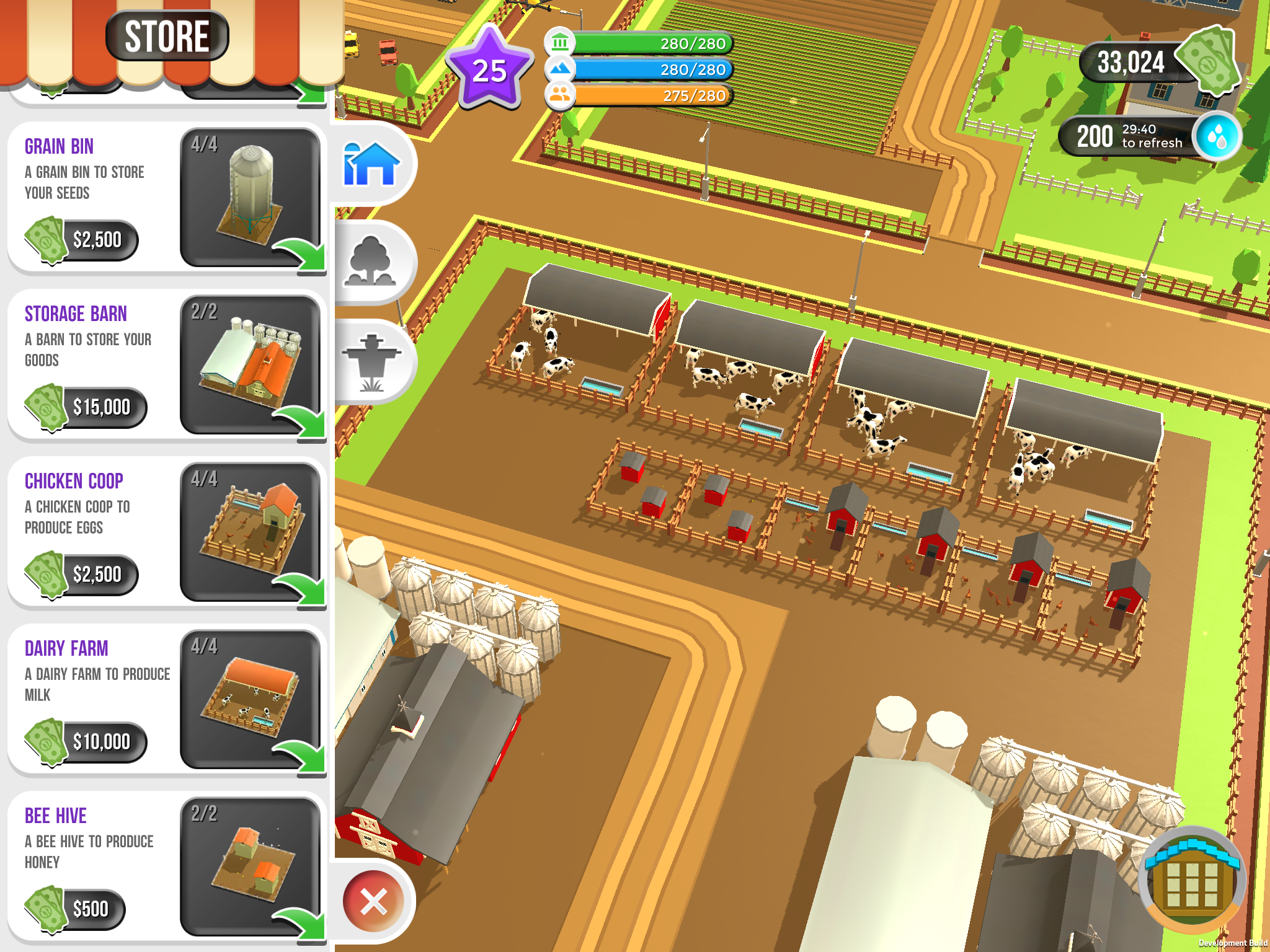Switch to the blue buildings category tab
The width and height of the screenshot is (1270, 952).
(x=372, y=164)
